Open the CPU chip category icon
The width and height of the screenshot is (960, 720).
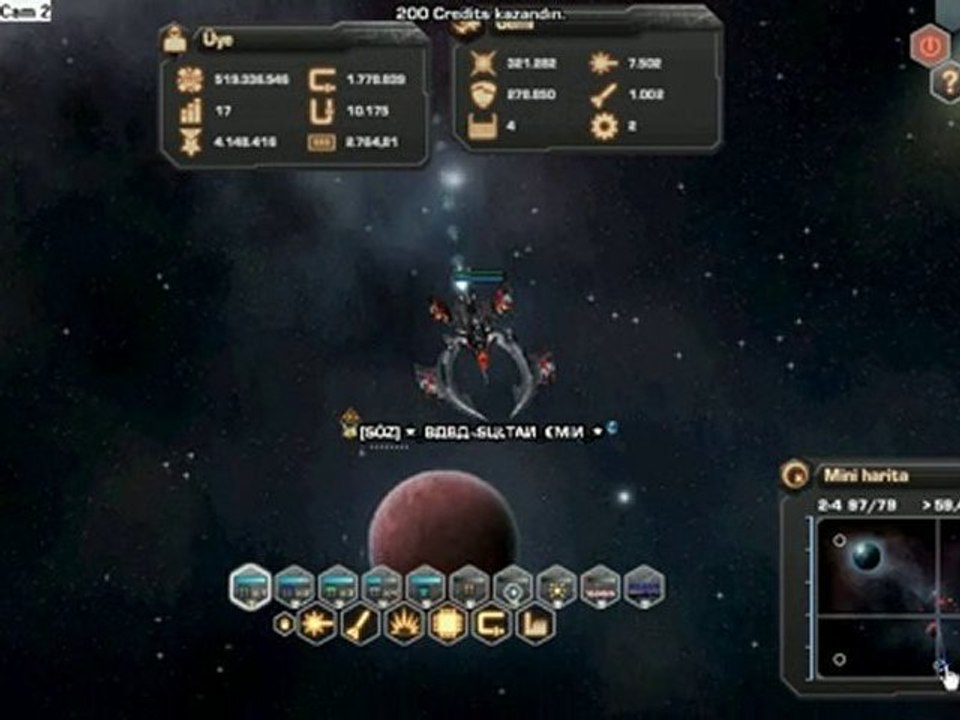448,625
